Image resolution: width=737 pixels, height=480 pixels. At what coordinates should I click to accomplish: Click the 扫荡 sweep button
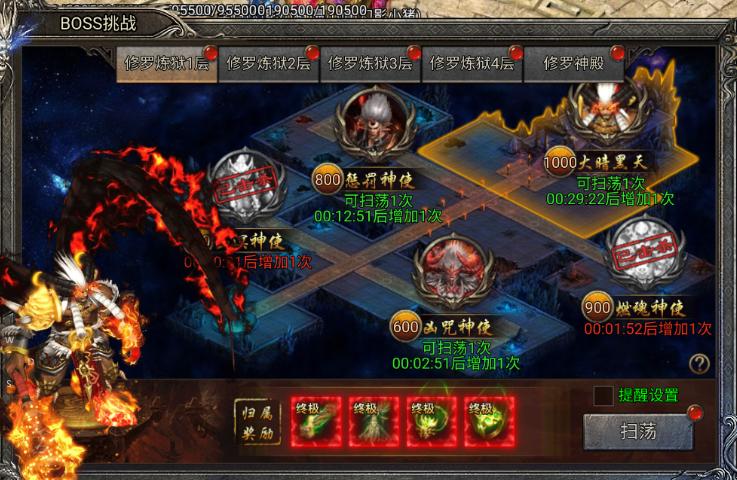638,432
